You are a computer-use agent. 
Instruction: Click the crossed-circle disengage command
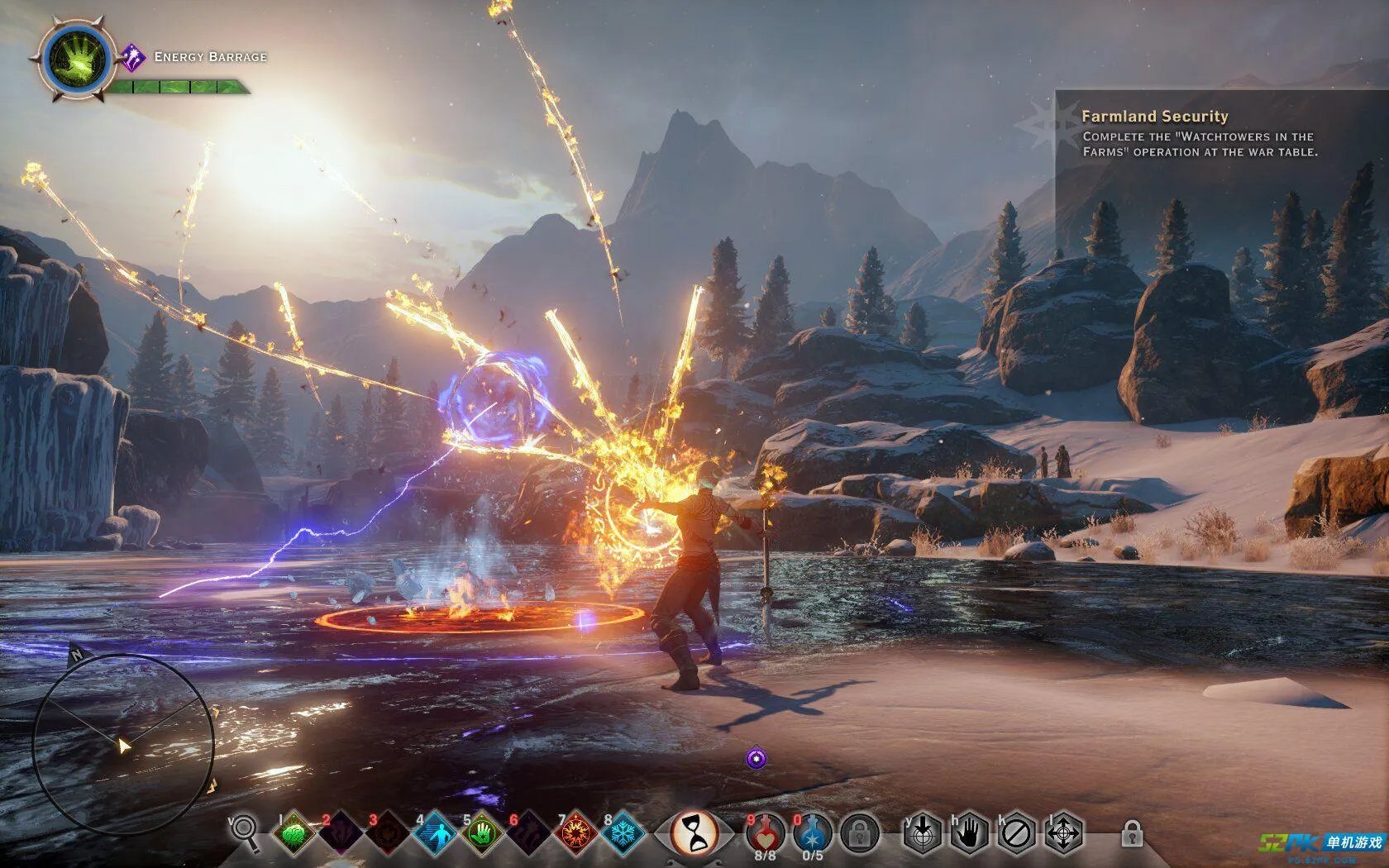pyautogui.click(x=1016, y=833)
